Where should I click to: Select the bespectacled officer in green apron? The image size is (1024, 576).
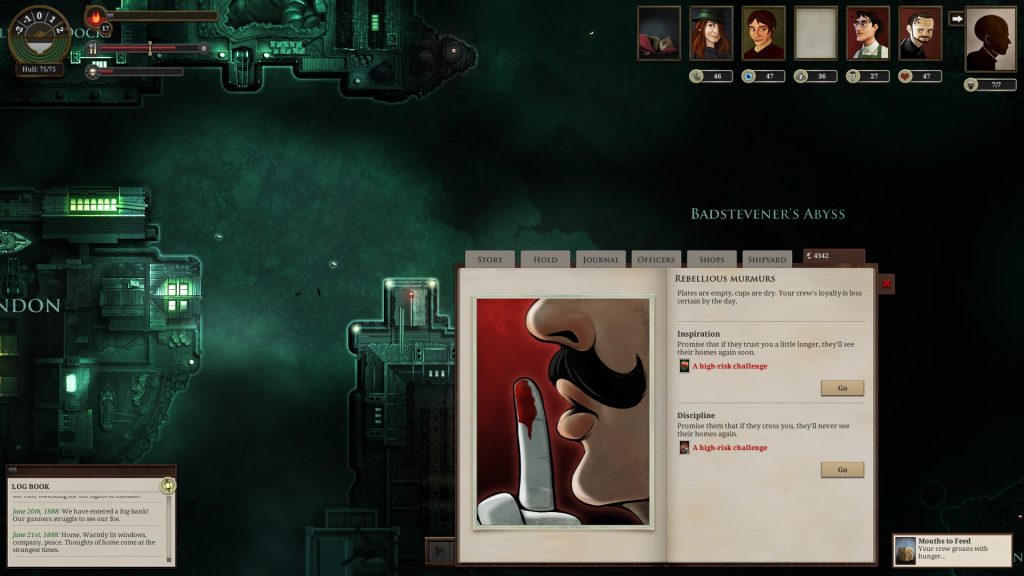coord(868,33)
